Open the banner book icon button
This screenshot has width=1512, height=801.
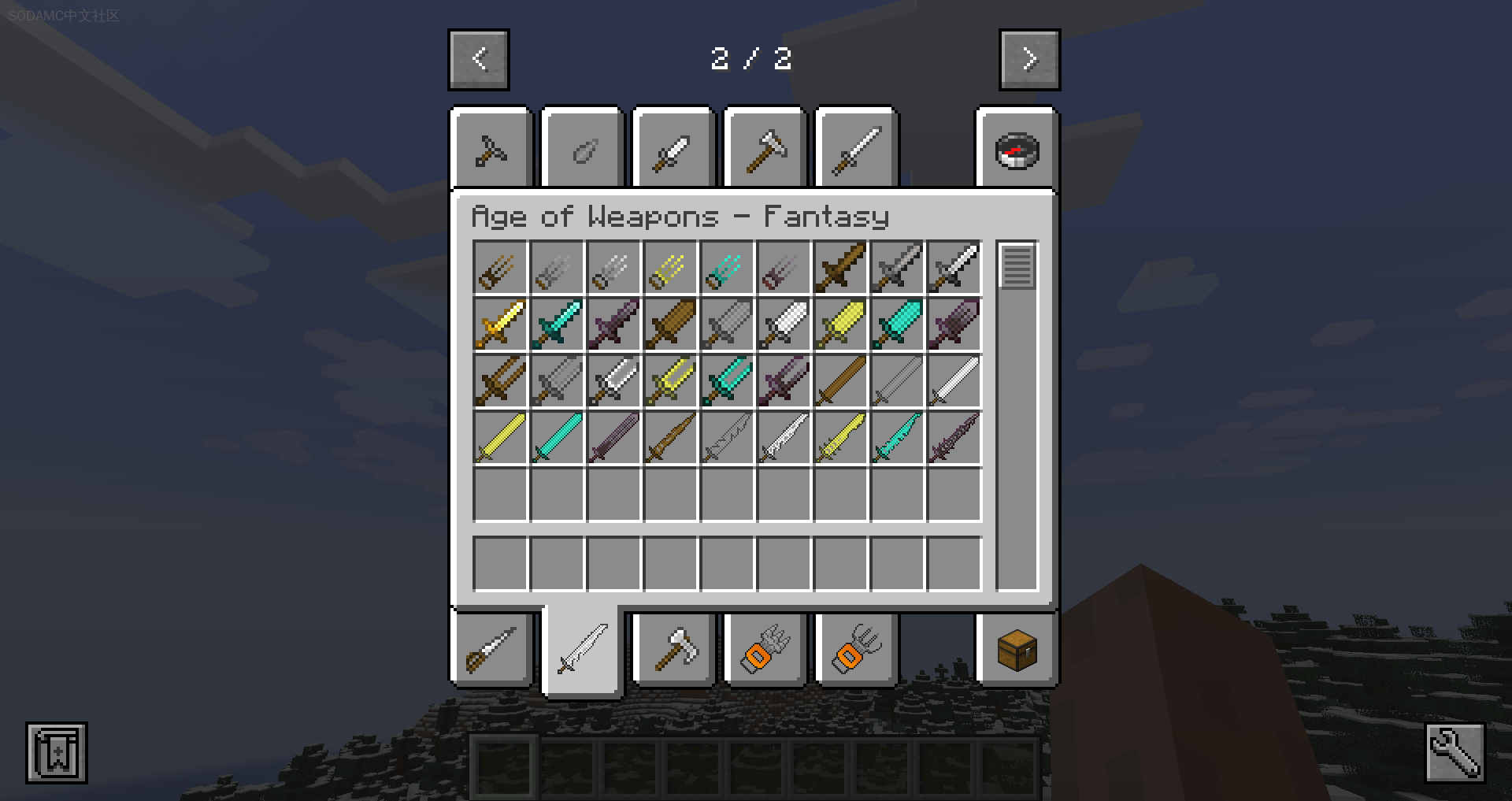[57, 753]
